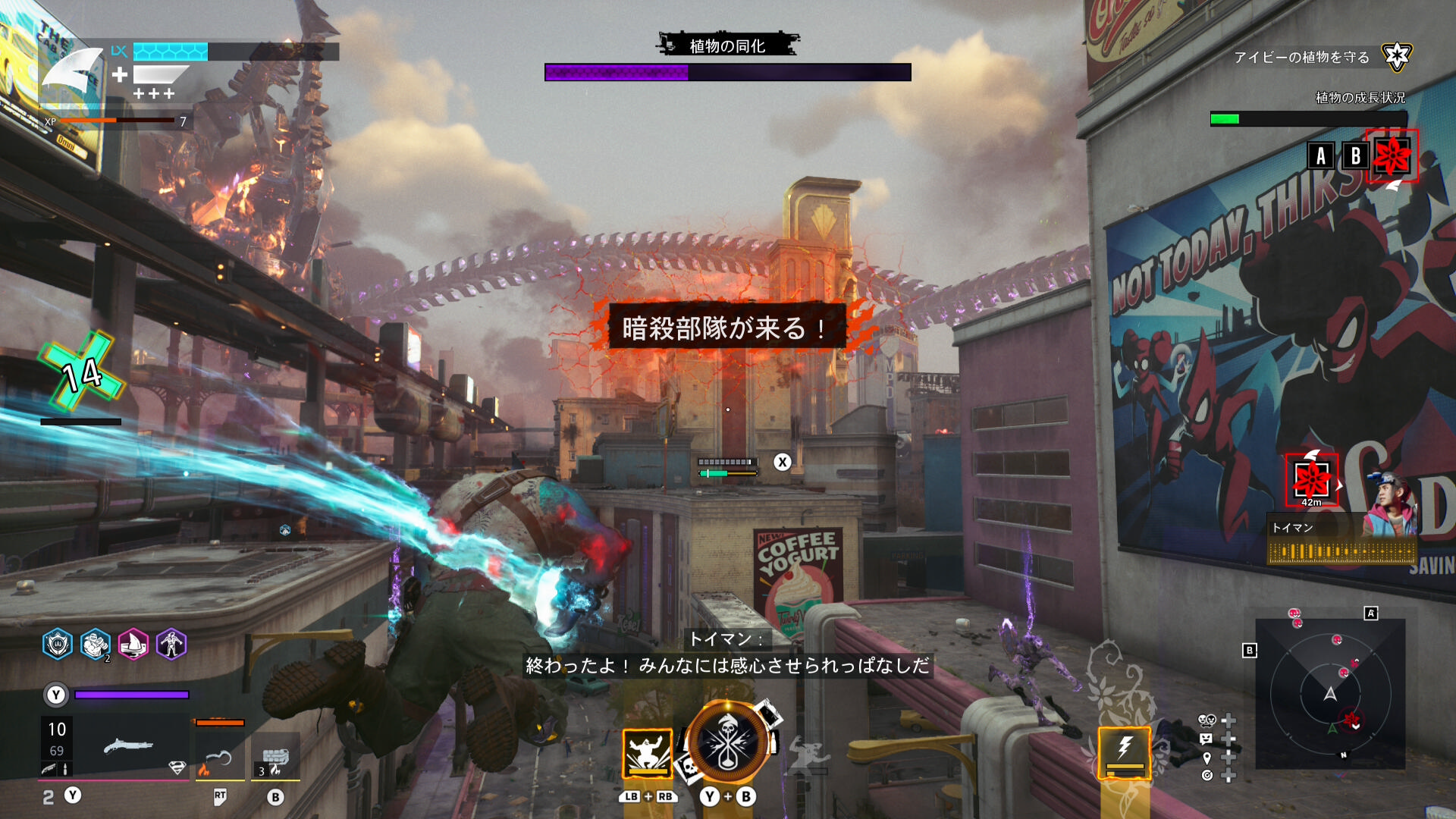Activate the lightning bolt ability
1456x819 pixels.
pos(1125,752)
